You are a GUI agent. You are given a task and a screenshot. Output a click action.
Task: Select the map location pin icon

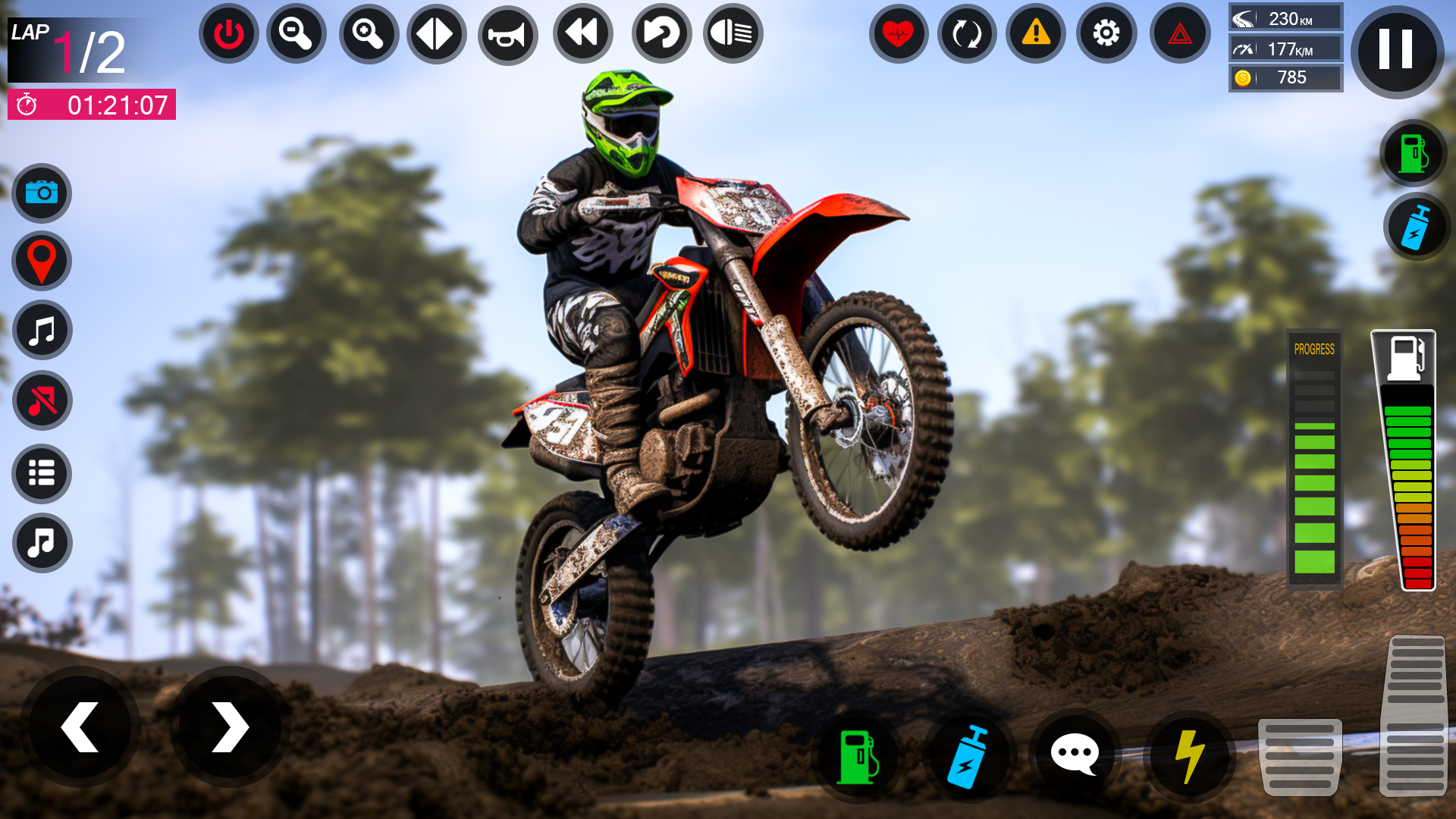pos(42,261)
